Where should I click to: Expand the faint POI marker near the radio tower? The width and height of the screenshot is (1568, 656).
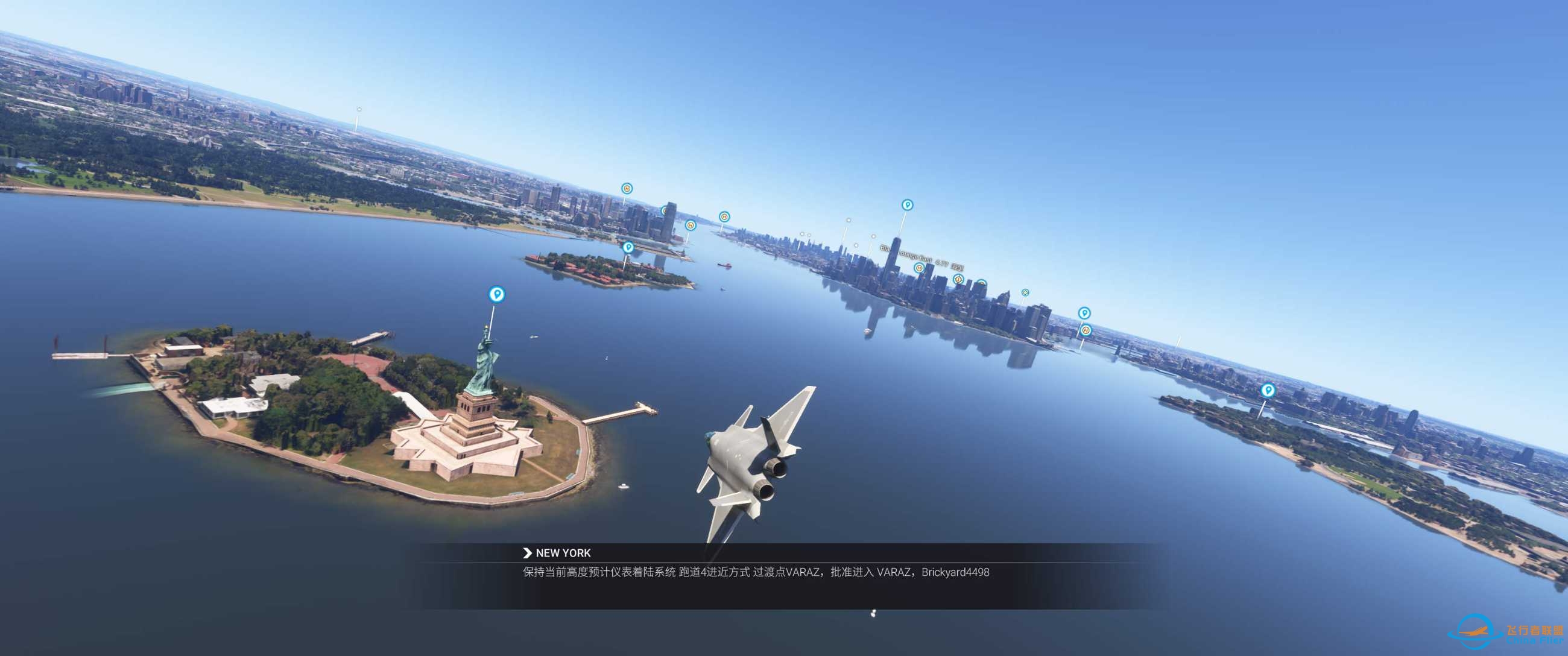tap(359, 110)
